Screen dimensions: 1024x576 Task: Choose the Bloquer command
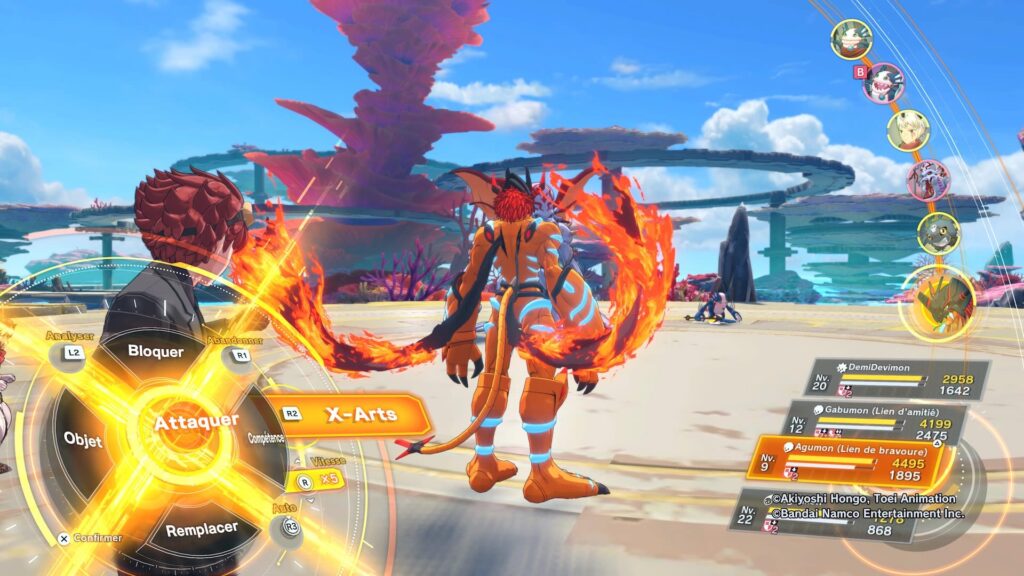[x=157, y=352]
